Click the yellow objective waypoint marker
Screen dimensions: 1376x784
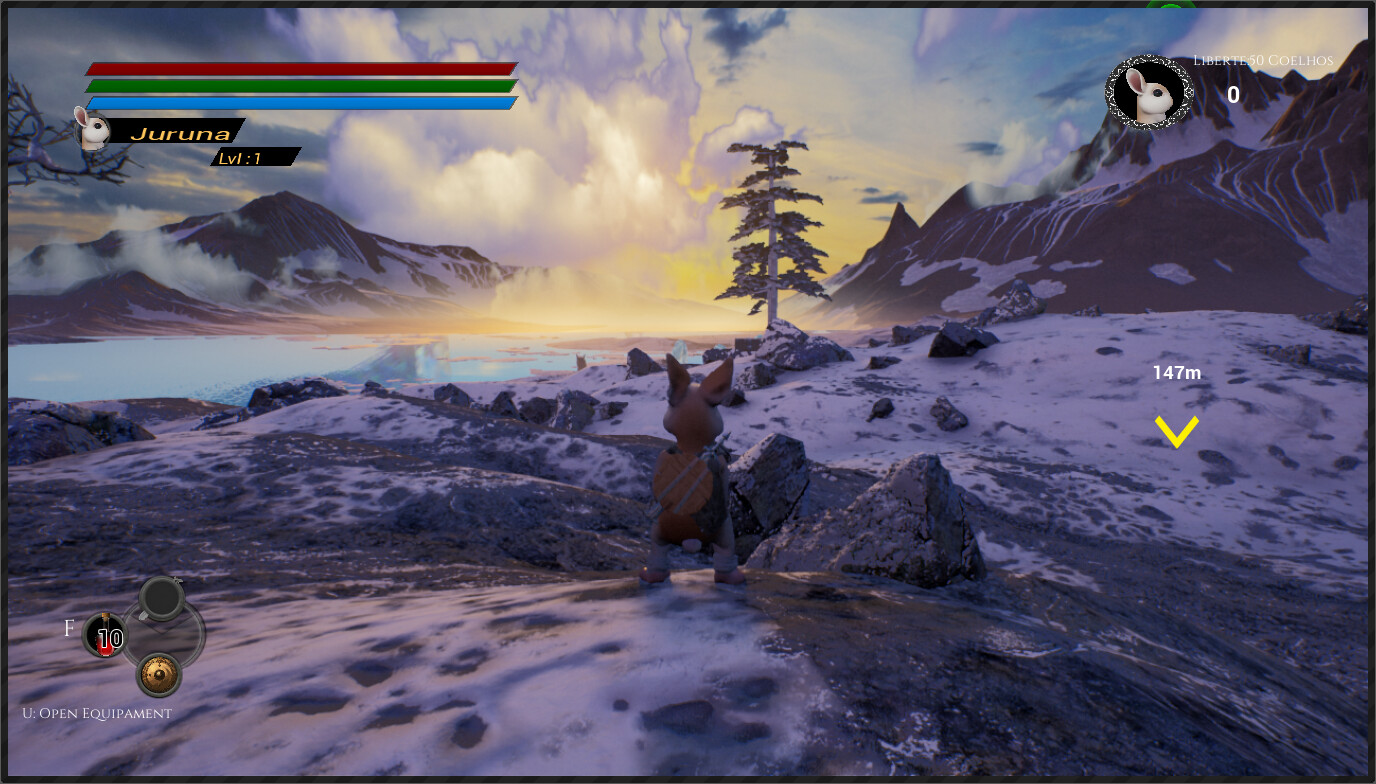[1177, 431]
